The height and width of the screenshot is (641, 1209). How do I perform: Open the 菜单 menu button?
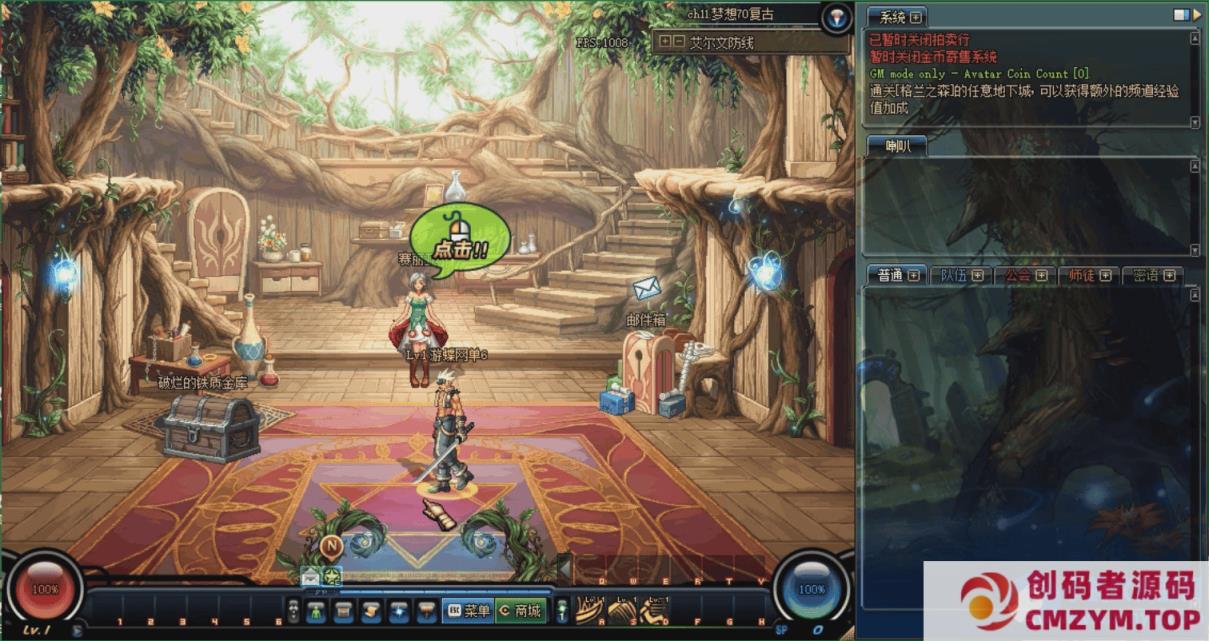pyautogui.click(x=468, y=610)
